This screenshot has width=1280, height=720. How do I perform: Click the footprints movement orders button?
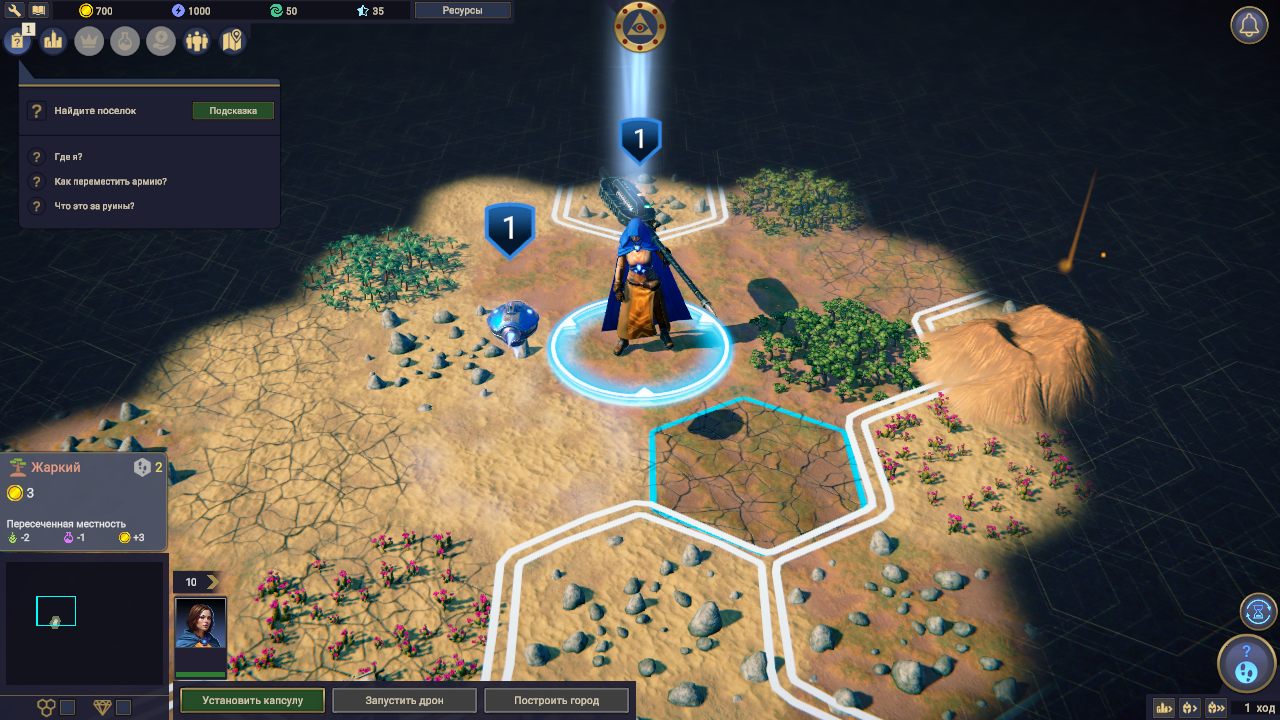(1247, 664)
